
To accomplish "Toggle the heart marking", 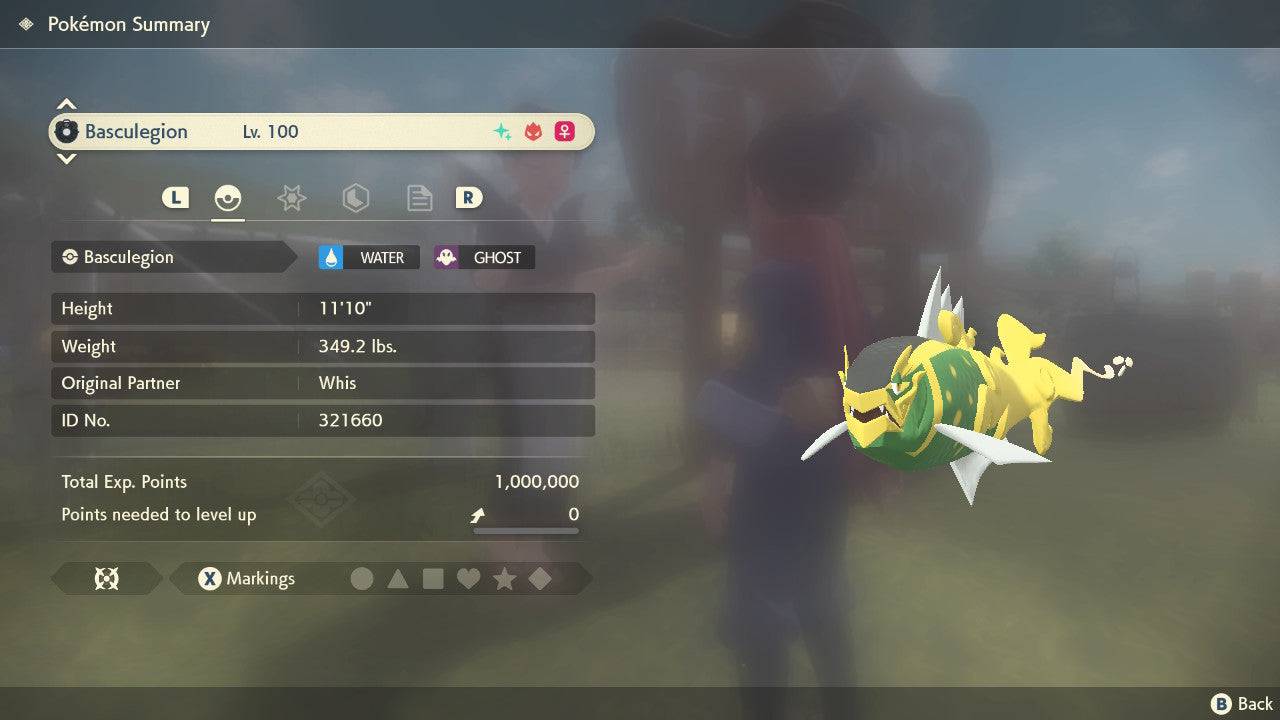I will (468, 578).
